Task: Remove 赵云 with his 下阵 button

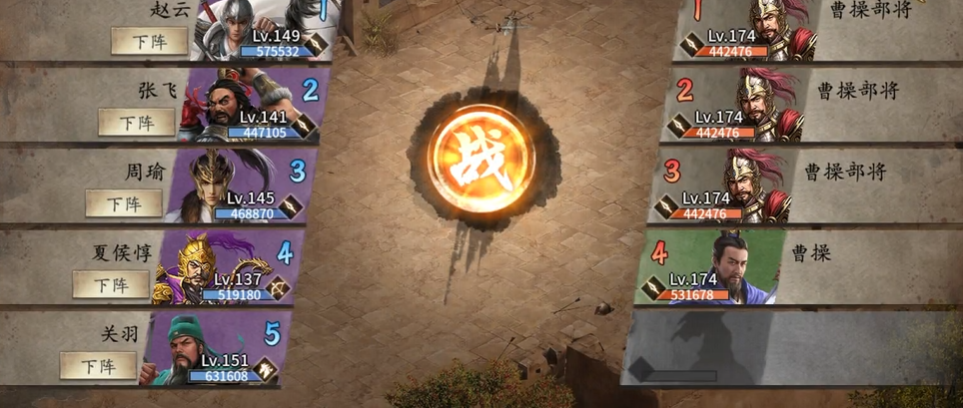Action: pos(149,41)
